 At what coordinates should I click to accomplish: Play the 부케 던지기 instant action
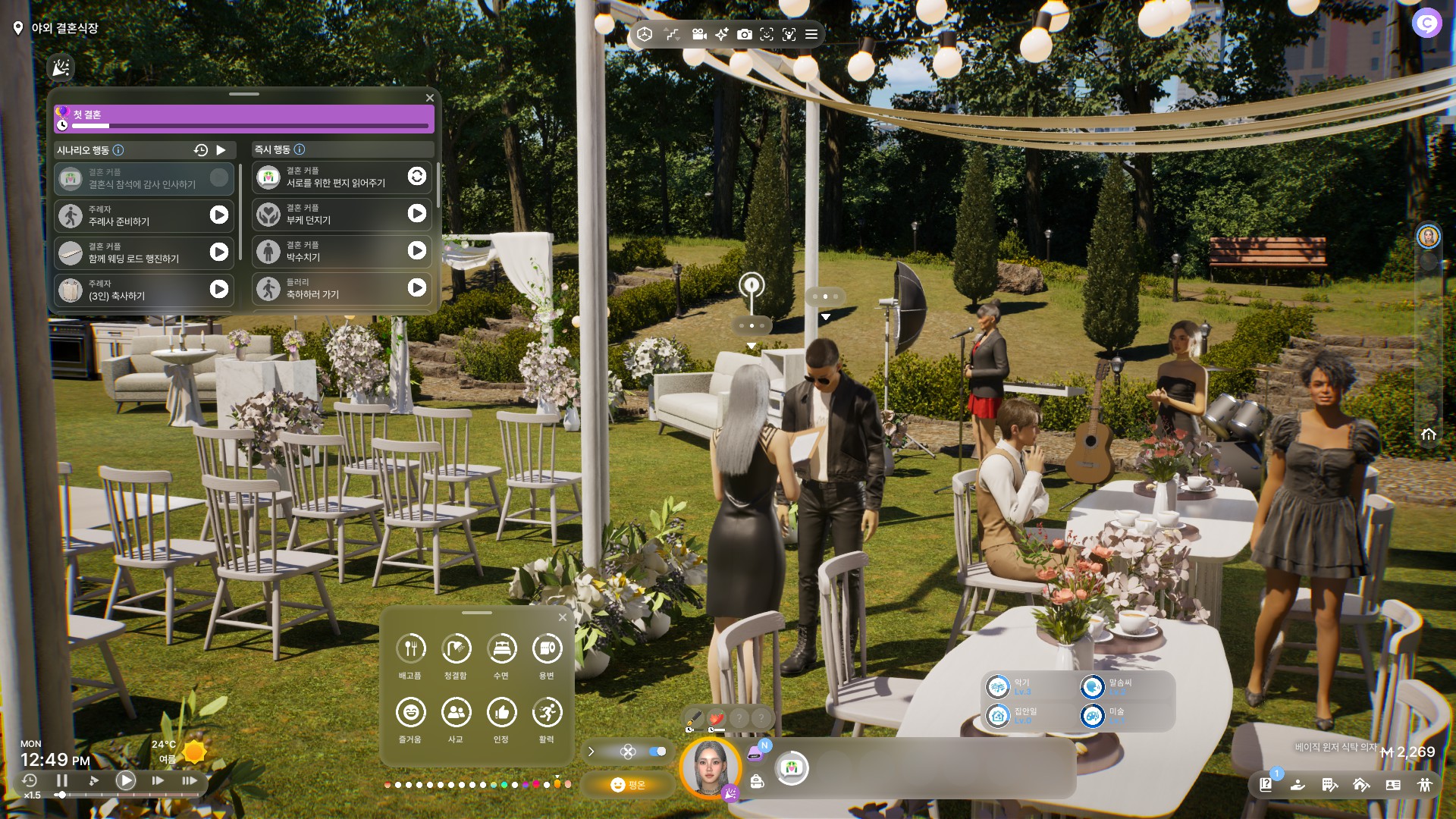[x=416, y=214]
